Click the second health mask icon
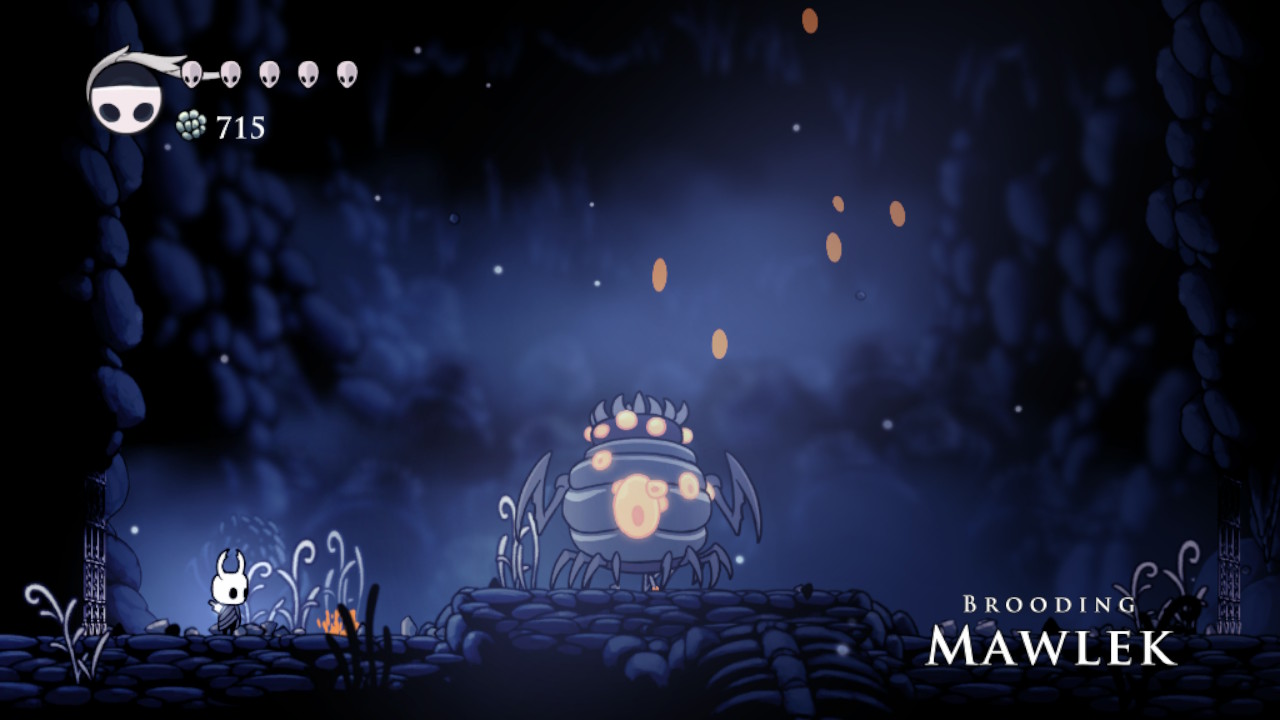The image size is (1280, 720). (233, 73)
